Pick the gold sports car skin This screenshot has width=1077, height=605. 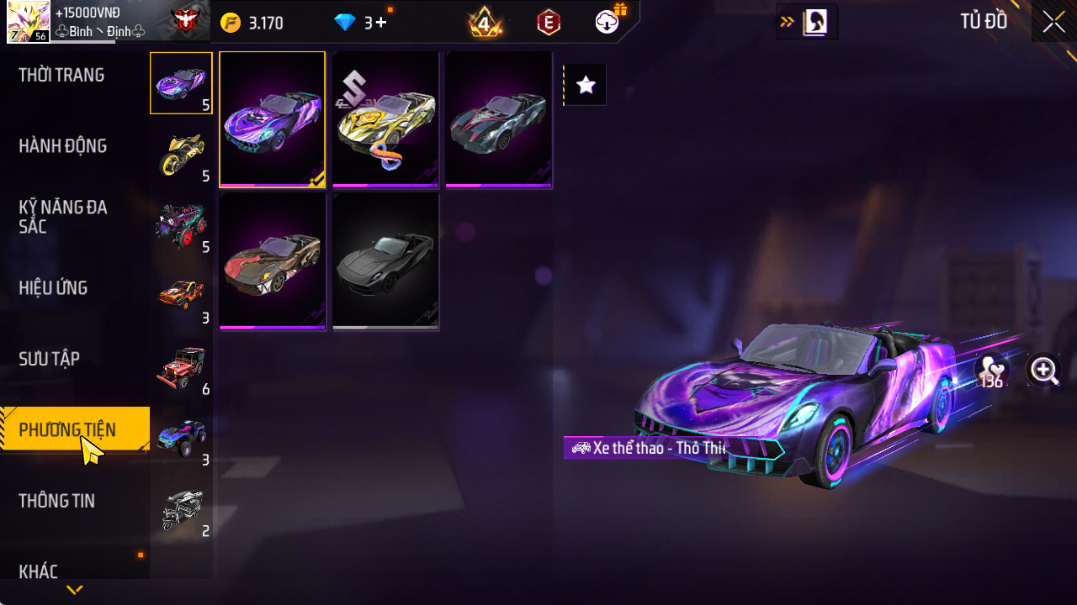(385, 119)
